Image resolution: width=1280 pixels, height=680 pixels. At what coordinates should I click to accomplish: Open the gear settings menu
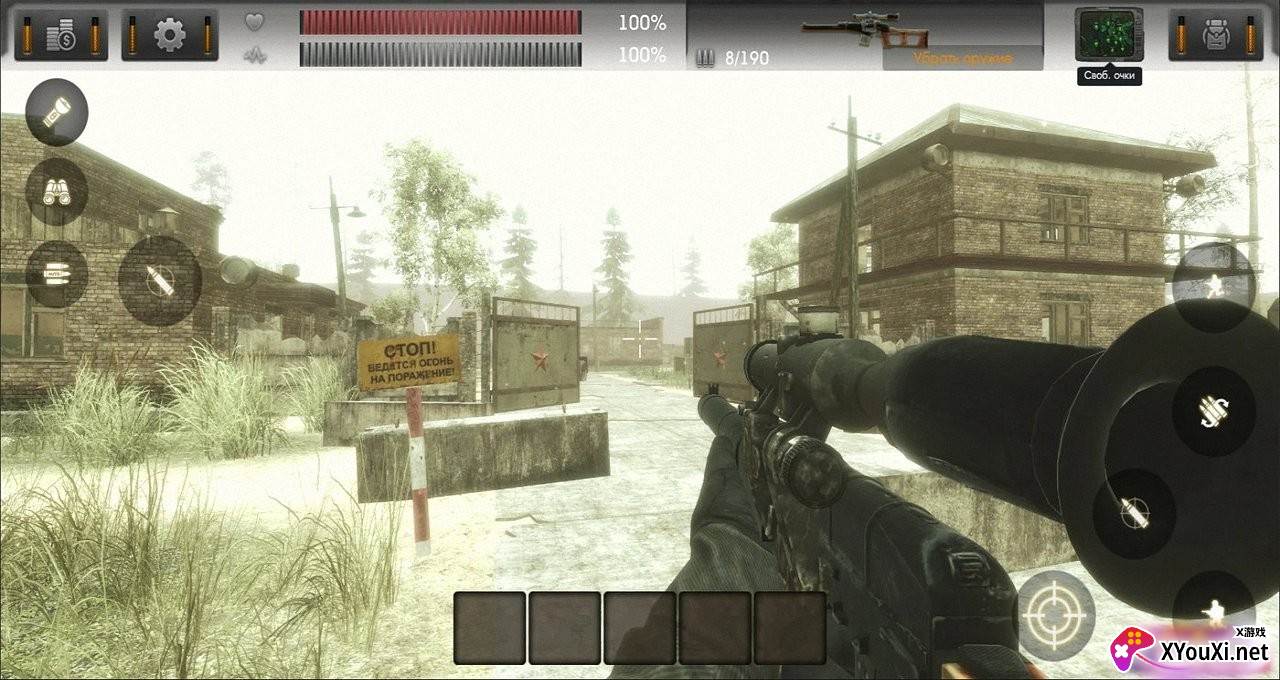170,35
